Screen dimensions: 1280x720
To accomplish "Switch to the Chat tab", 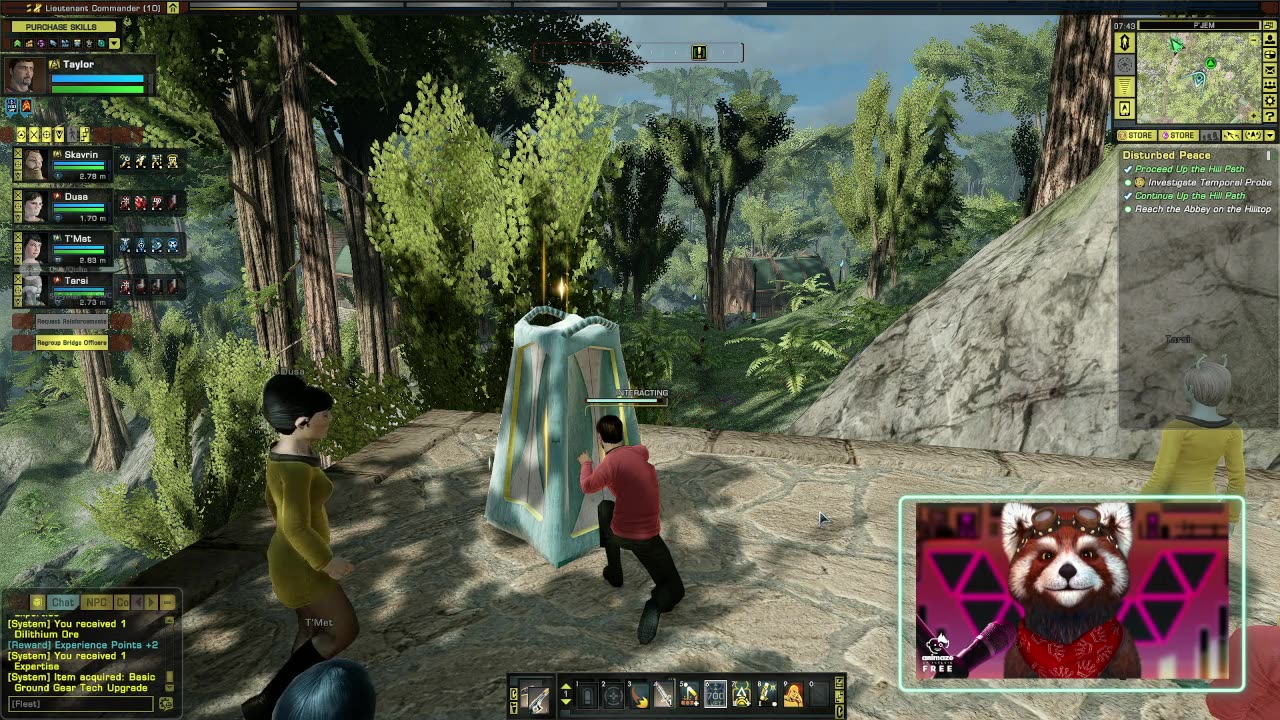I will coord(63,602).
